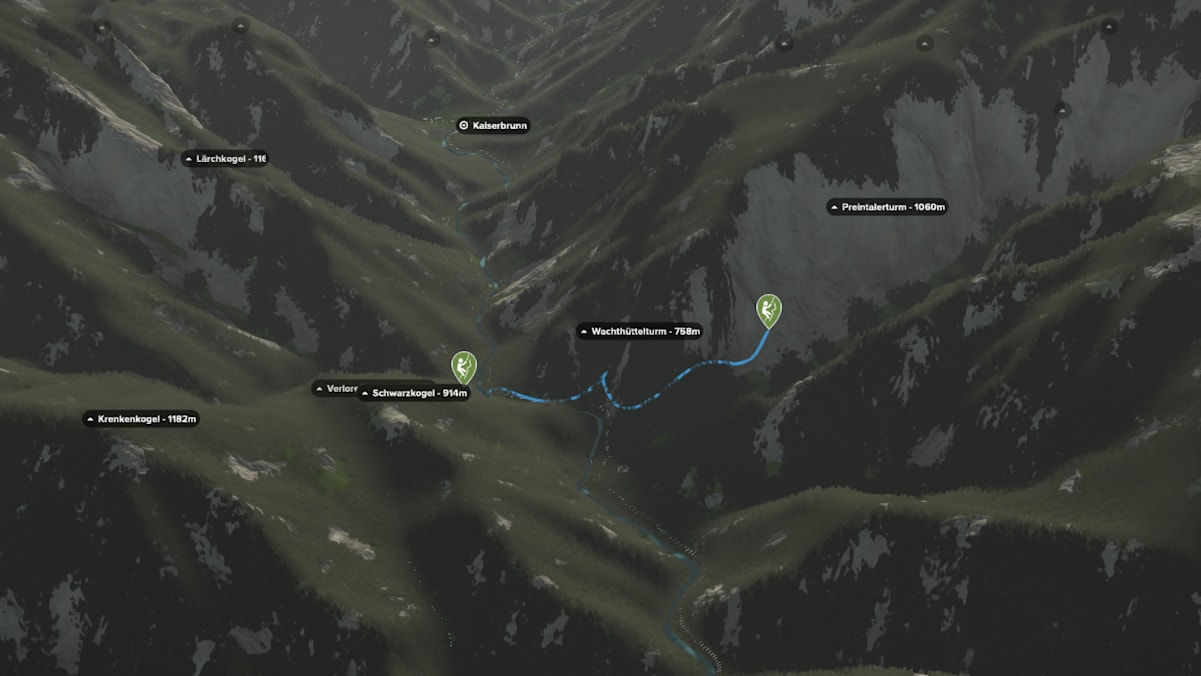Screen dimensions: 1201x676
Task: Click the Krenkenkogel - 1182m label
Action: coord(141,418)
